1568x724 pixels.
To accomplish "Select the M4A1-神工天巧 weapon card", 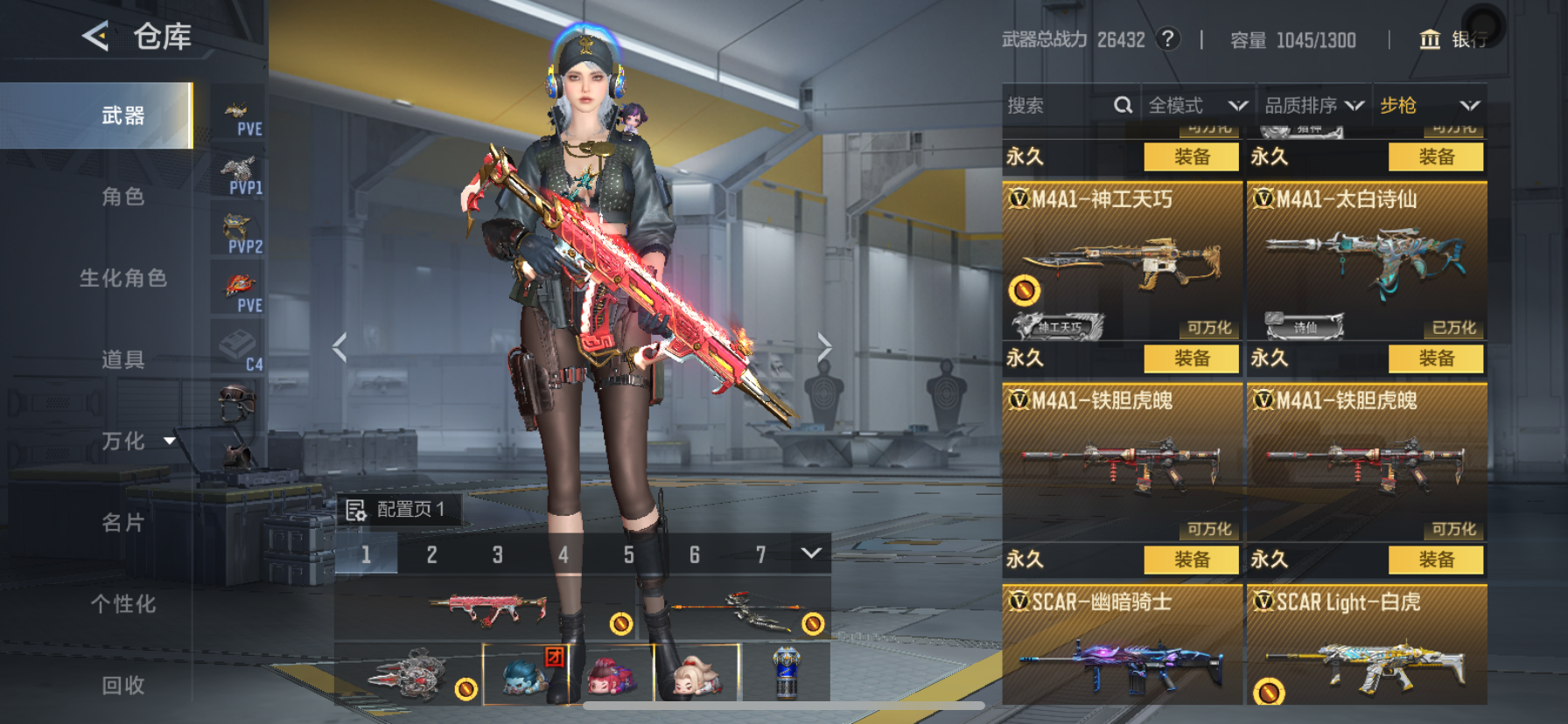I will coord(1122,261).
